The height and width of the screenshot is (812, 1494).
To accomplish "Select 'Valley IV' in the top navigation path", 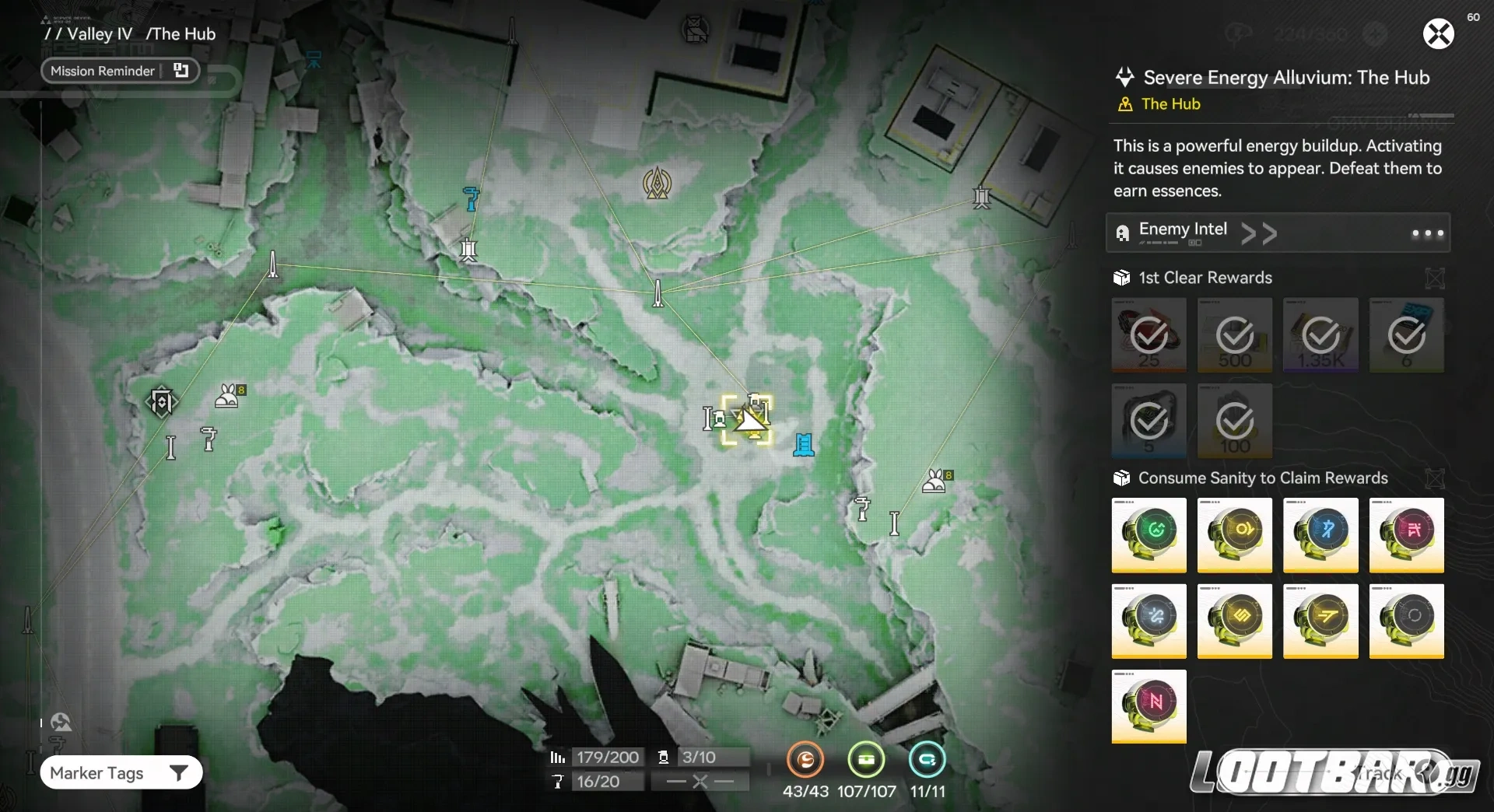I will 100,33.
